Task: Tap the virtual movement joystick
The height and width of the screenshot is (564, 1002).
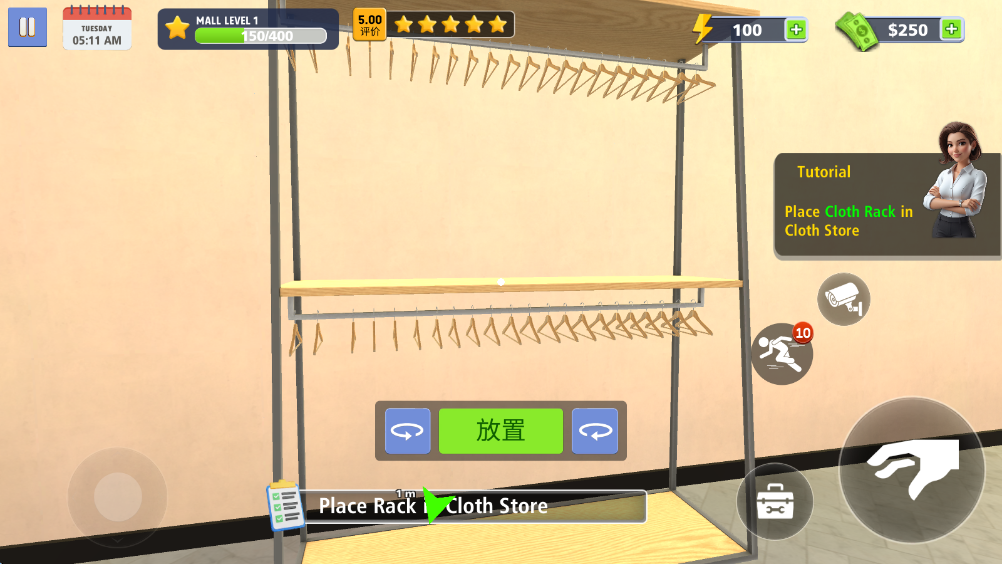Action: pos(117,496)
